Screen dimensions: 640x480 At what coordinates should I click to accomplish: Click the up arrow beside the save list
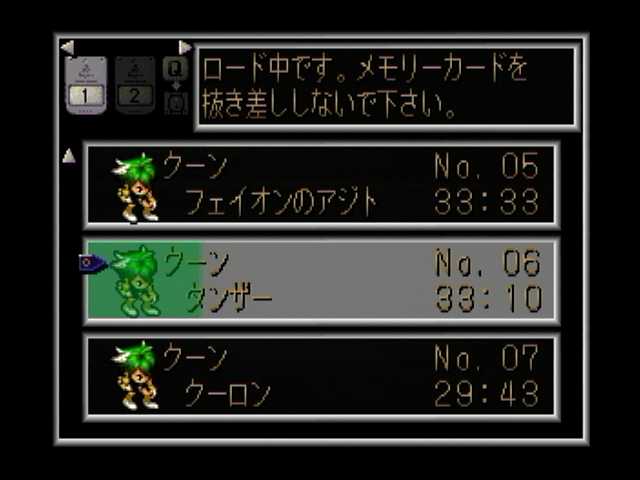pyautogui.click(x=68, y=156)
